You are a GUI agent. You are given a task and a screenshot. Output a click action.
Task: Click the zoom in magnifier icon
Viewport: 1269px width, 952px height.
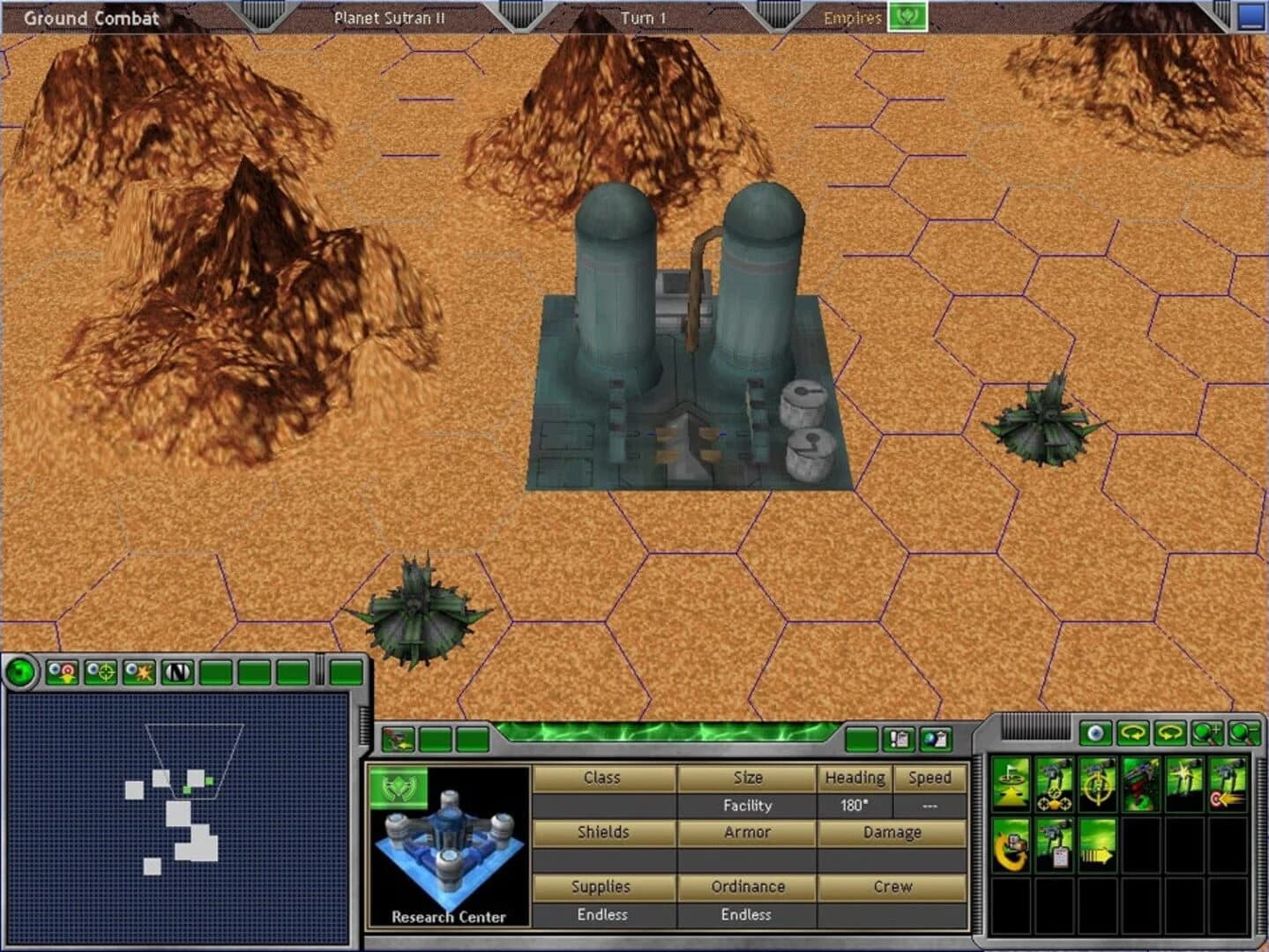click(x=1206, y=733)
